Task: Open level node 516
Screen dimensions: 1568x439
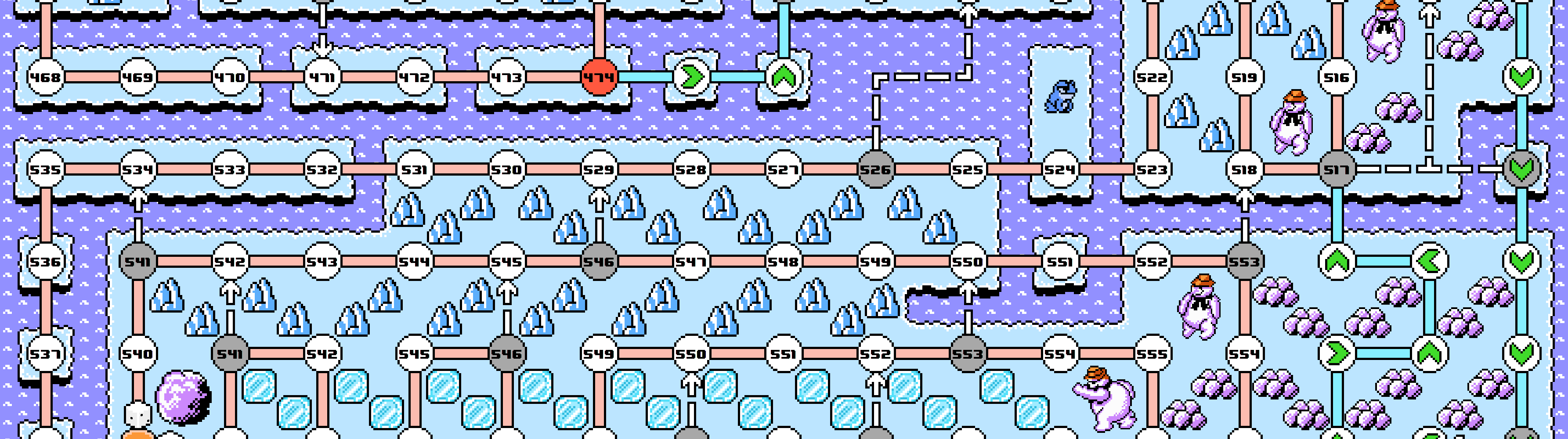Action: pyautogui.click(x=1336, y=77)
